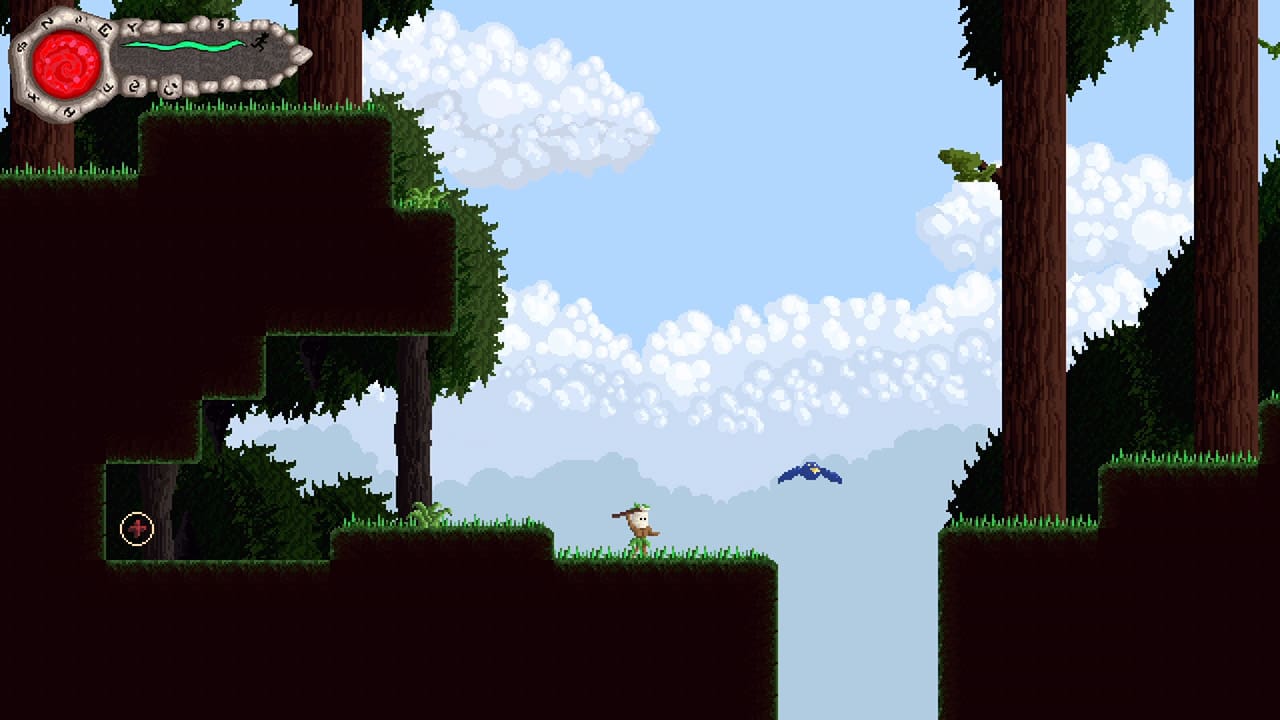Click the green snake-shaped stamina meter
This screenshot has width=1280, height=720.
tap(183, 45)
